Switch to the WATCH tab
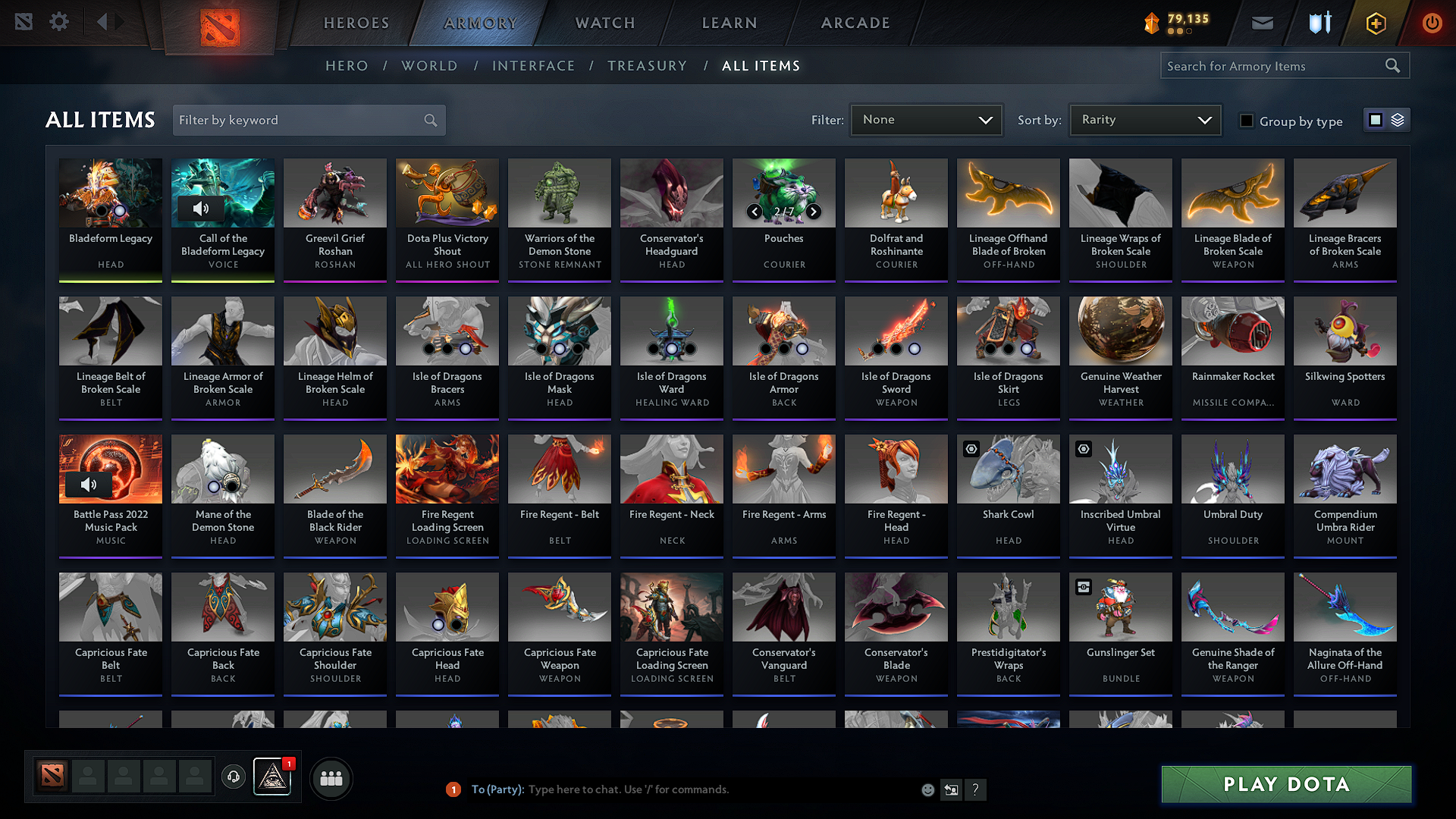The image size is (1456, 819). (604, 23)
